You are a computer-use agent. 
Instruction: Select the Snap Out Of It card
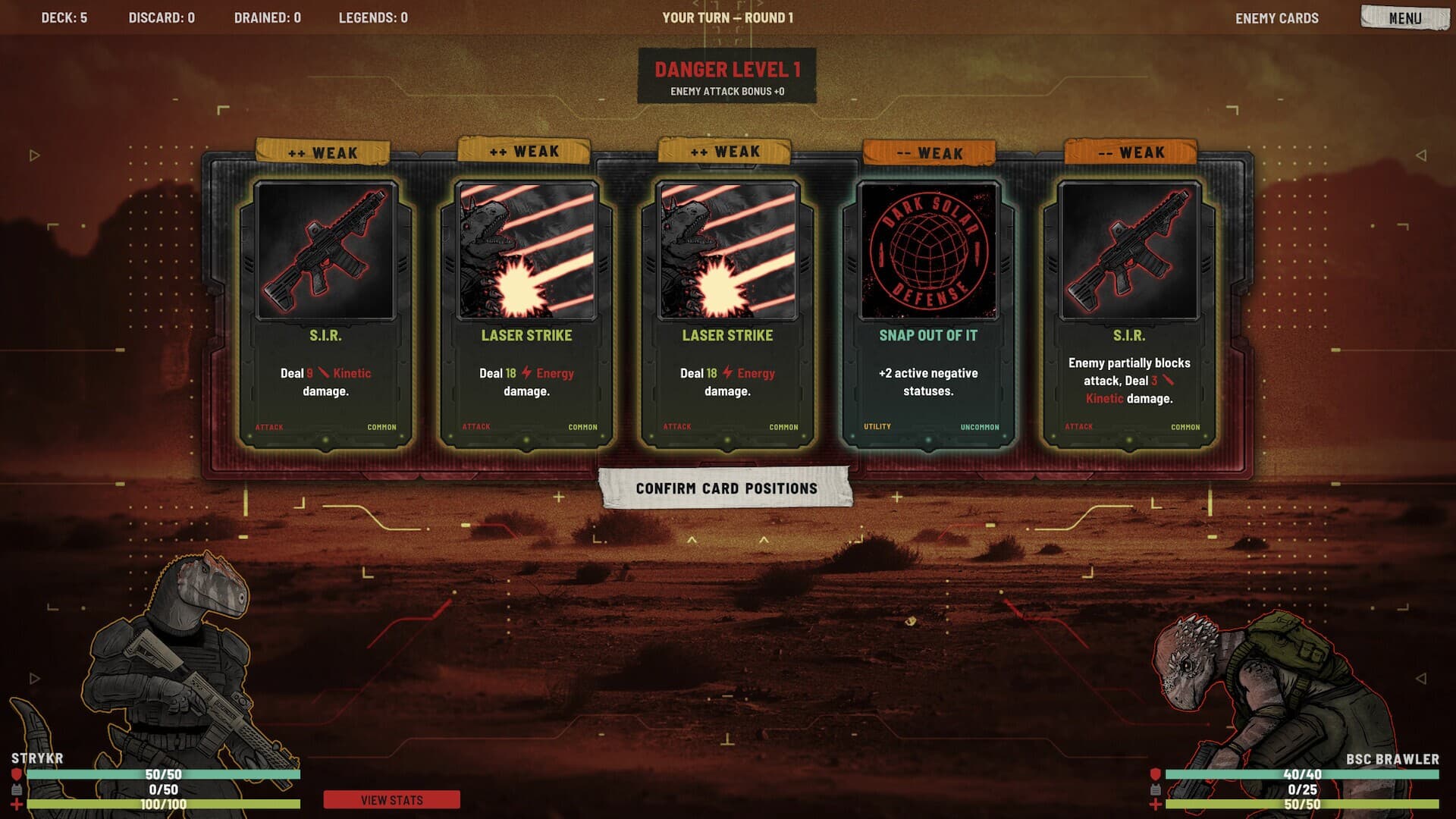(x=928, y=314)
